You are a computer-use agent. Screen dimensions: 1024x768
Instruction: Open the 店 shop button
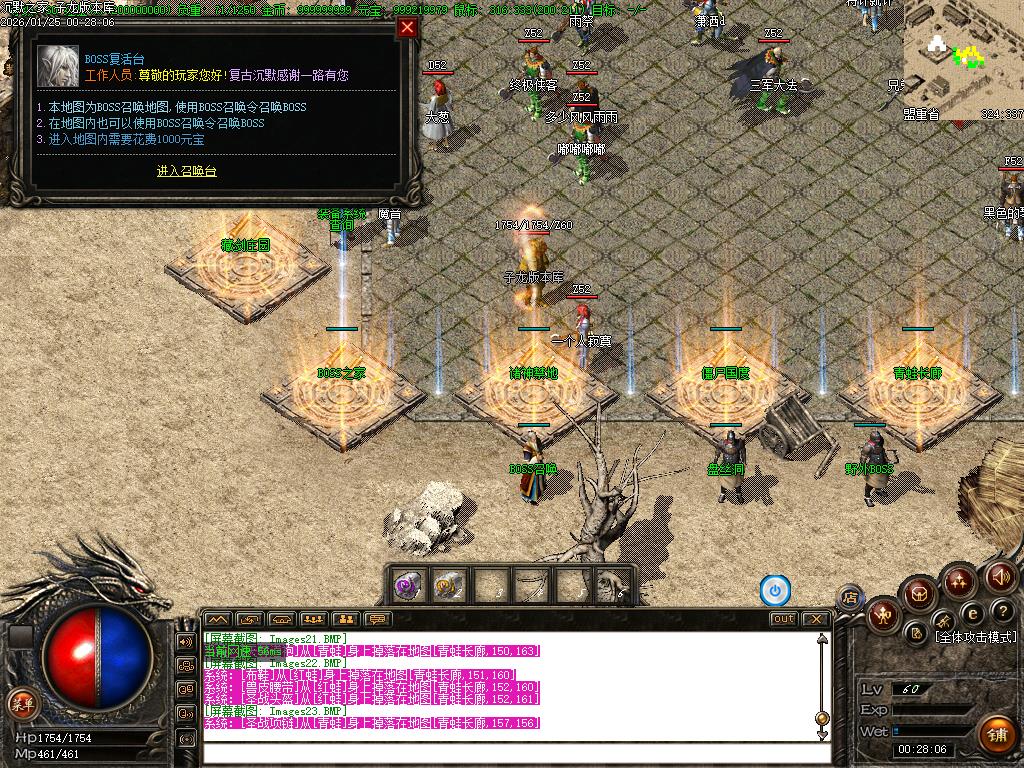(x=850, y=598)
